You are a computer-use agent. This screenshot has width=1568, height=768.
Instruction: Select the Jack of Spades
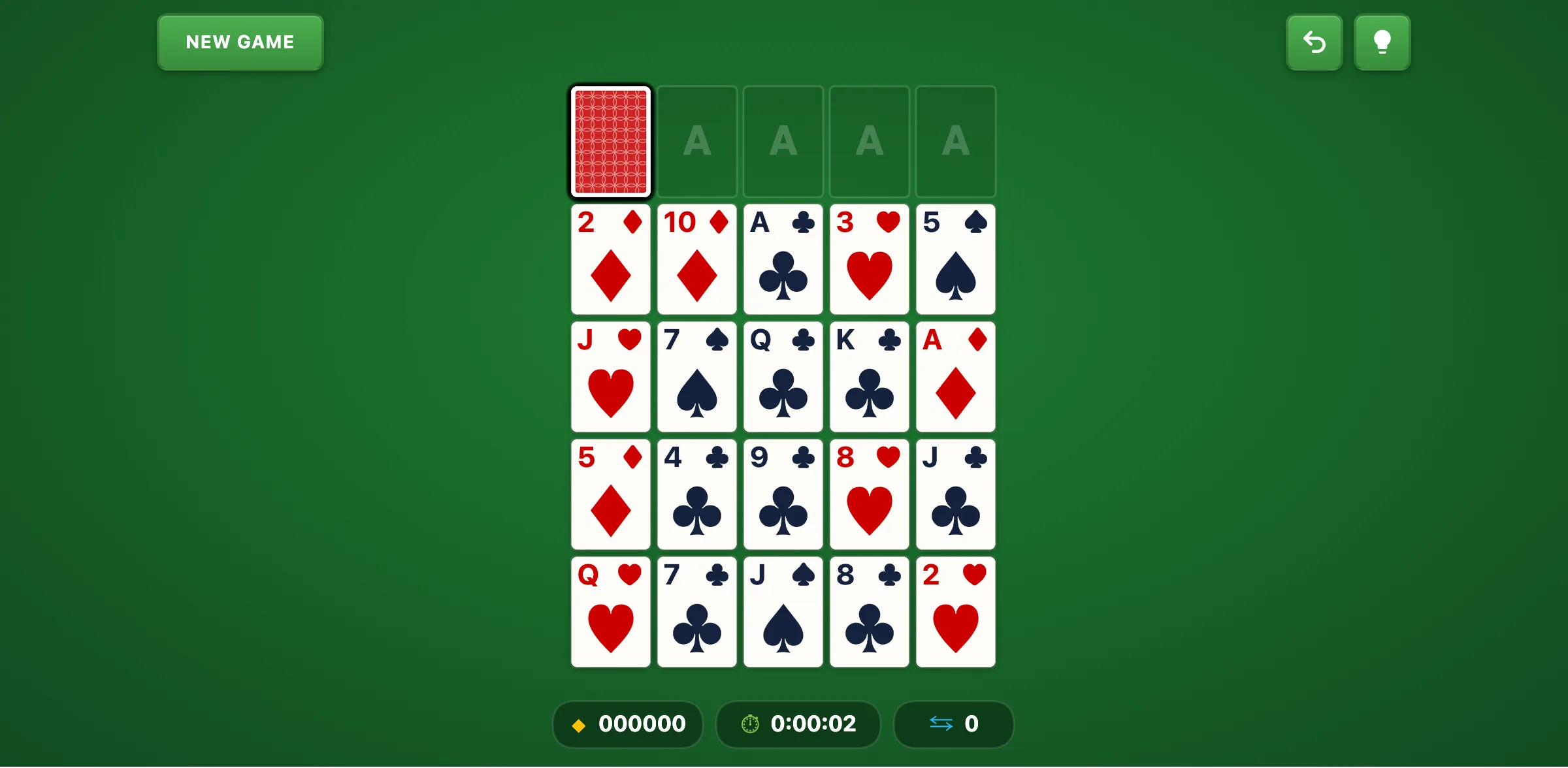[x=783, y=612]
